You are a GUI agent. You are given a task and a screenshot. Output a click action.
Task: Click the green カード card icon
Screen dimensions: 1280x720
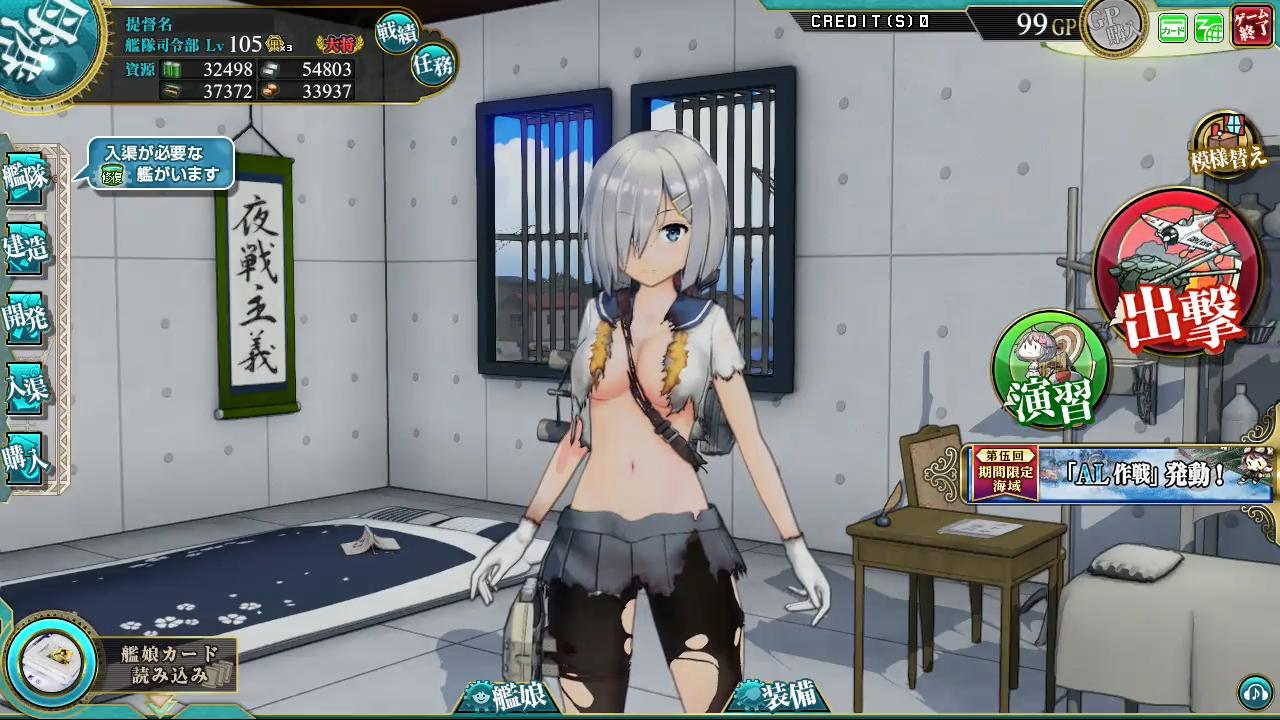[x=1173, y=29]
